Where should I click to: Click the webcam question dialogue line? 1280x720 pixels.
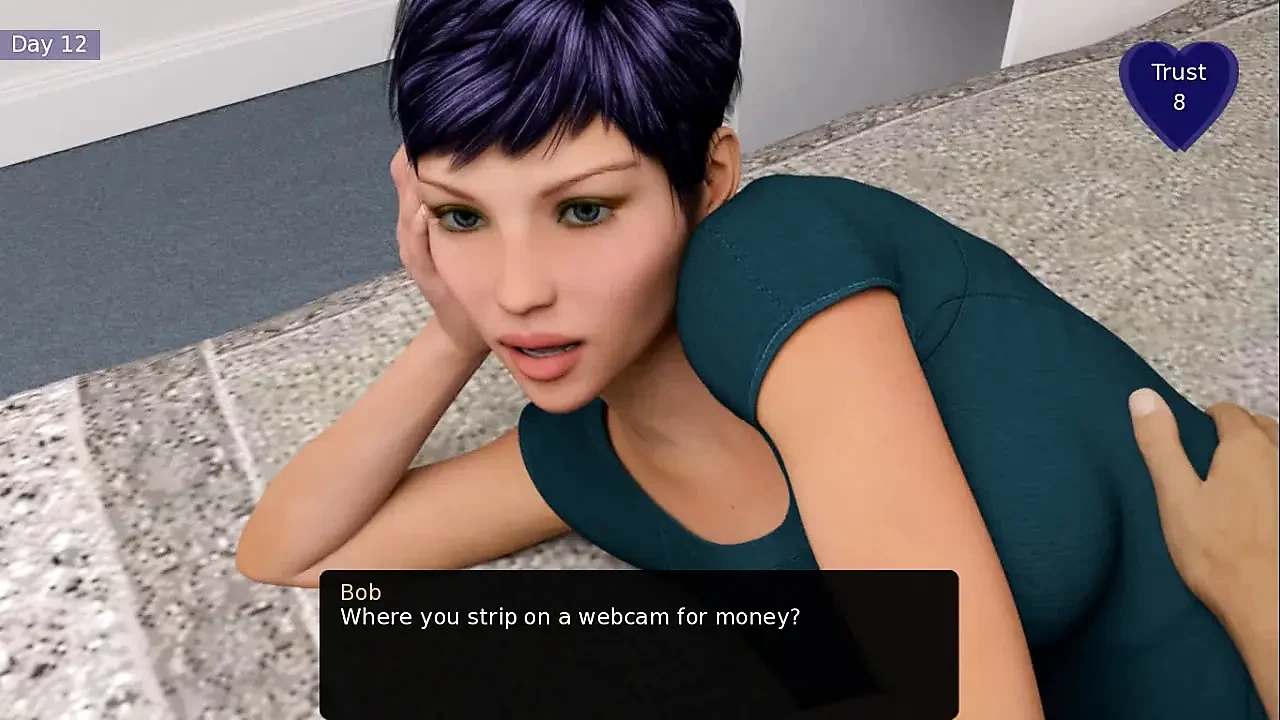pos(570,617)
